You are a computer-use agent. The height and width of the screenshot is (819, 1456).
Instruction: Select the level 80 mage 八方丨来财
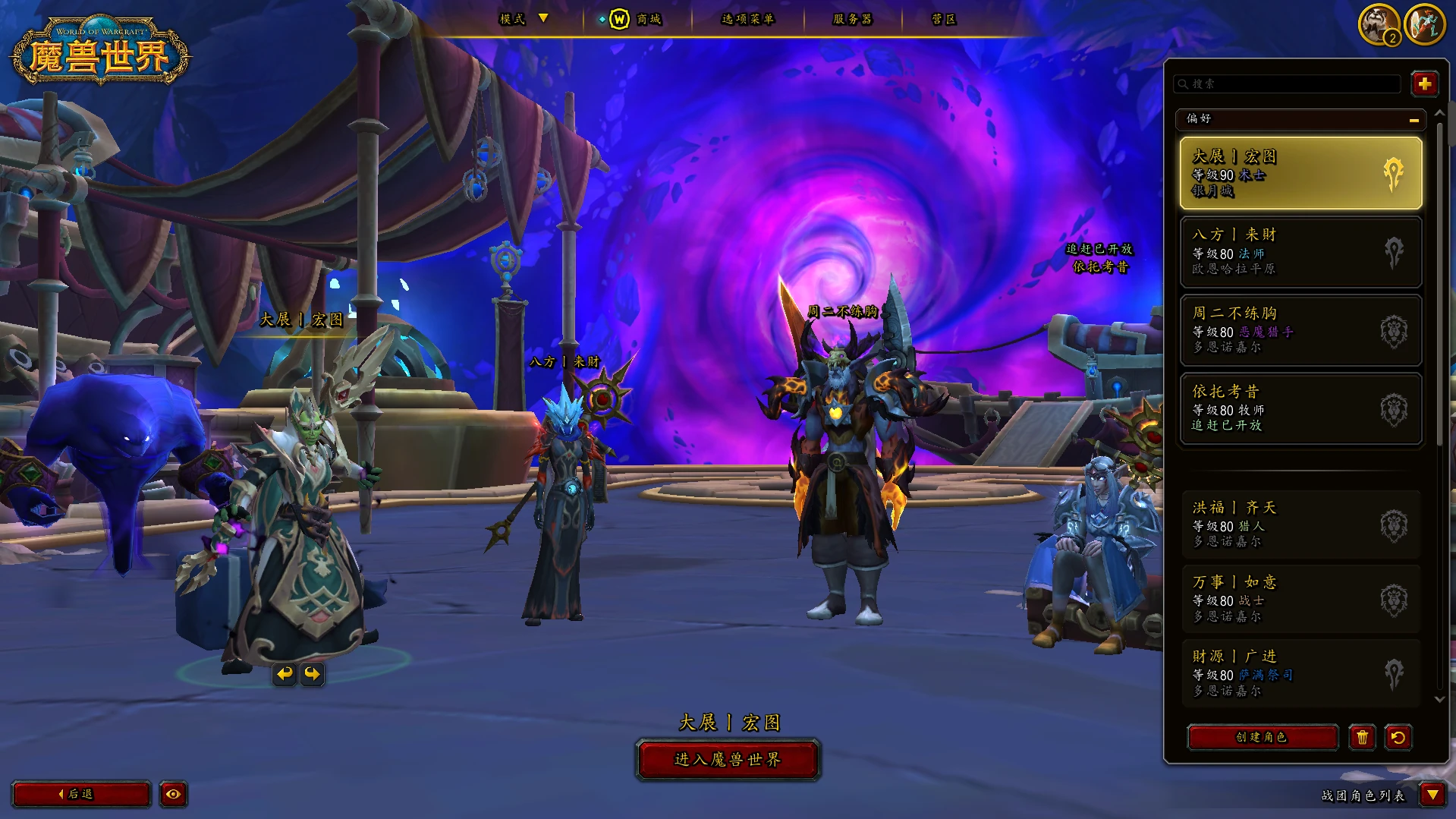1300,252
